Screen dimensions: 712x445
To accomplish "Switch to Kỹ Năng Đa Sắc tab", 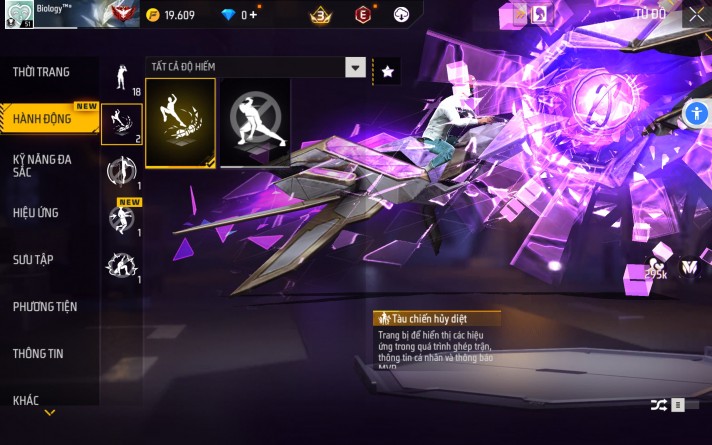I will point(40,166).
